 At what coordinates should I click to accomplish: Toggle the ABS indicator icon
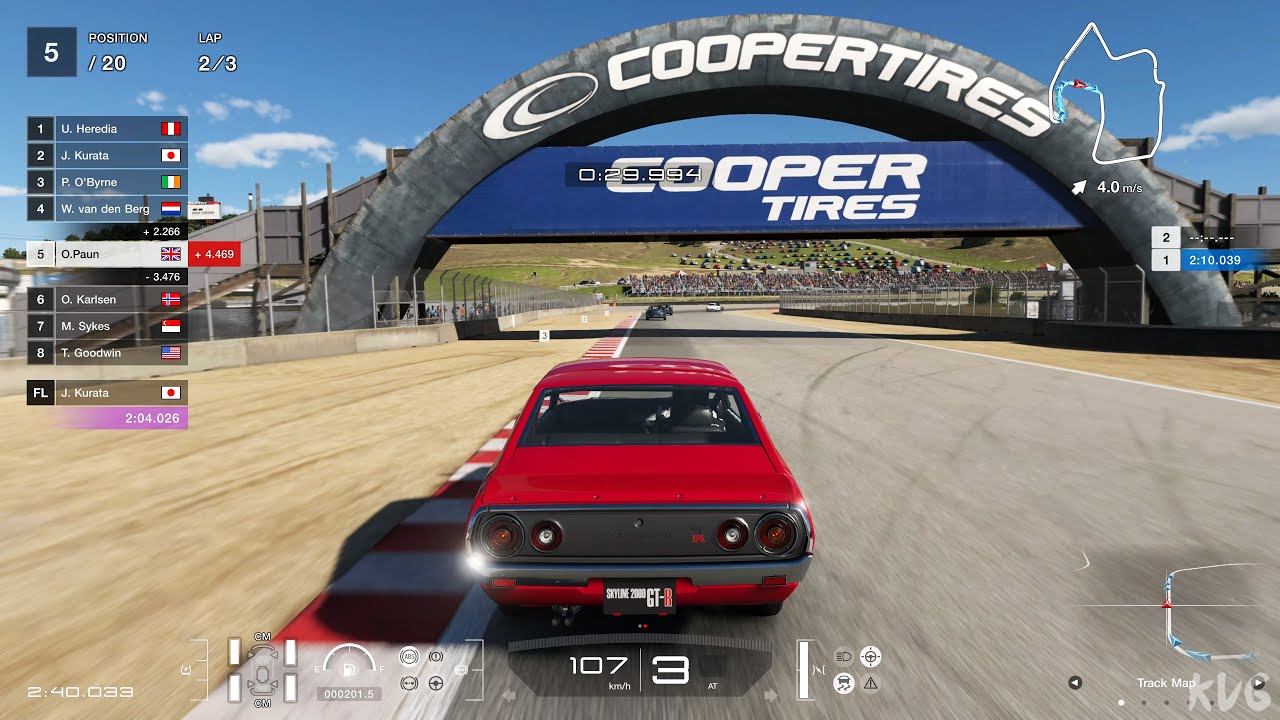[408, 657]
